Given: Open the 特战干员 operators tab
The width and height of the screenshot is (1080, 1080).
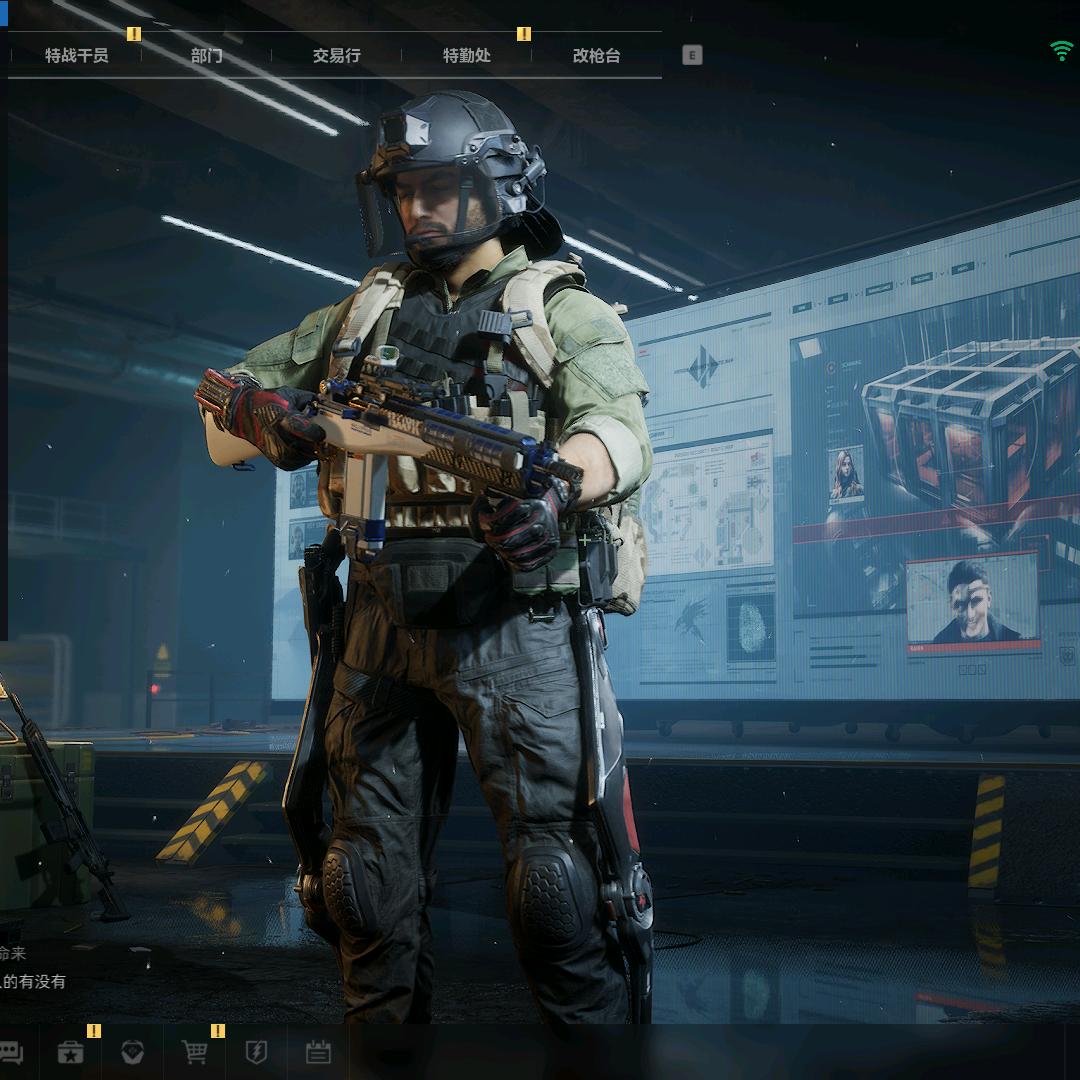Looking at the screenshot, I should tap(76, 56).
